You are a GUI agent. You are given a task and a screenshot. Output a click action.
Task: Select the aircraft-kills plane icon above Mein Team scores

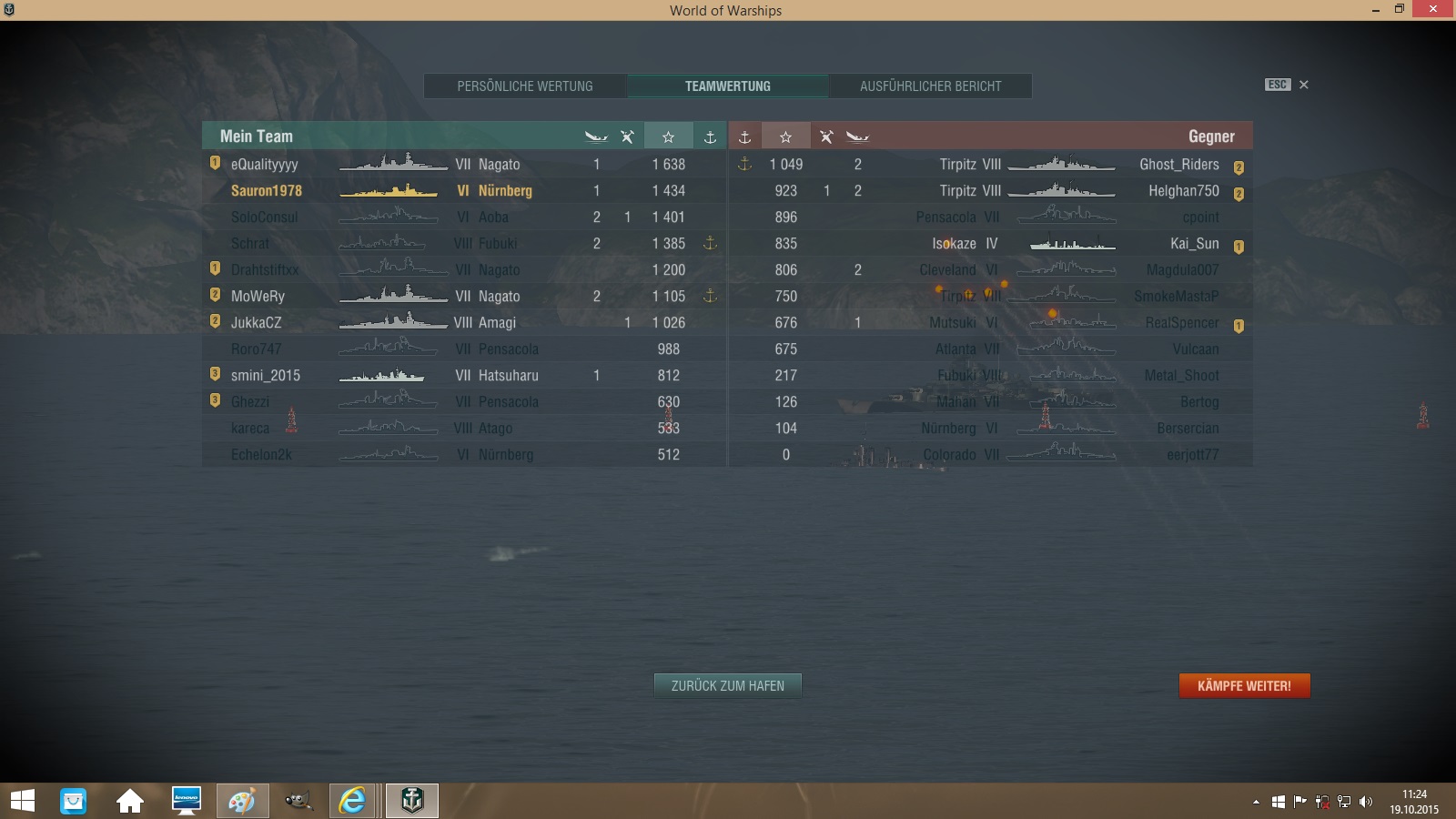tap(626, 136)
